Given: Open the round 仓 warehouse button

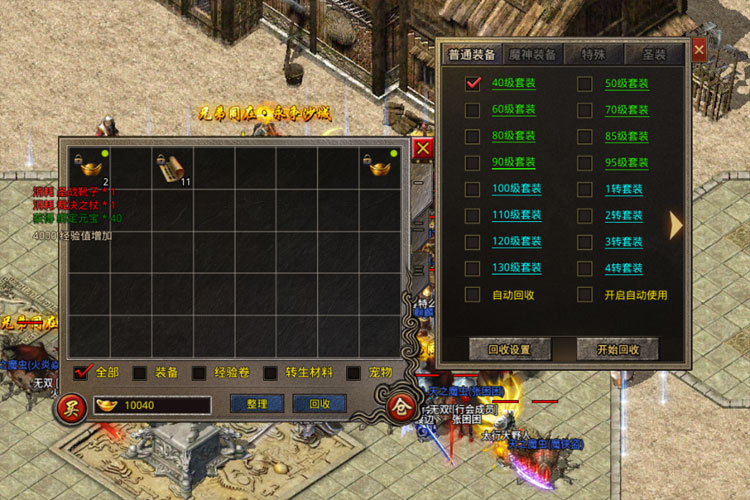Looking at the screenshot, I should (x=398, y=407).
